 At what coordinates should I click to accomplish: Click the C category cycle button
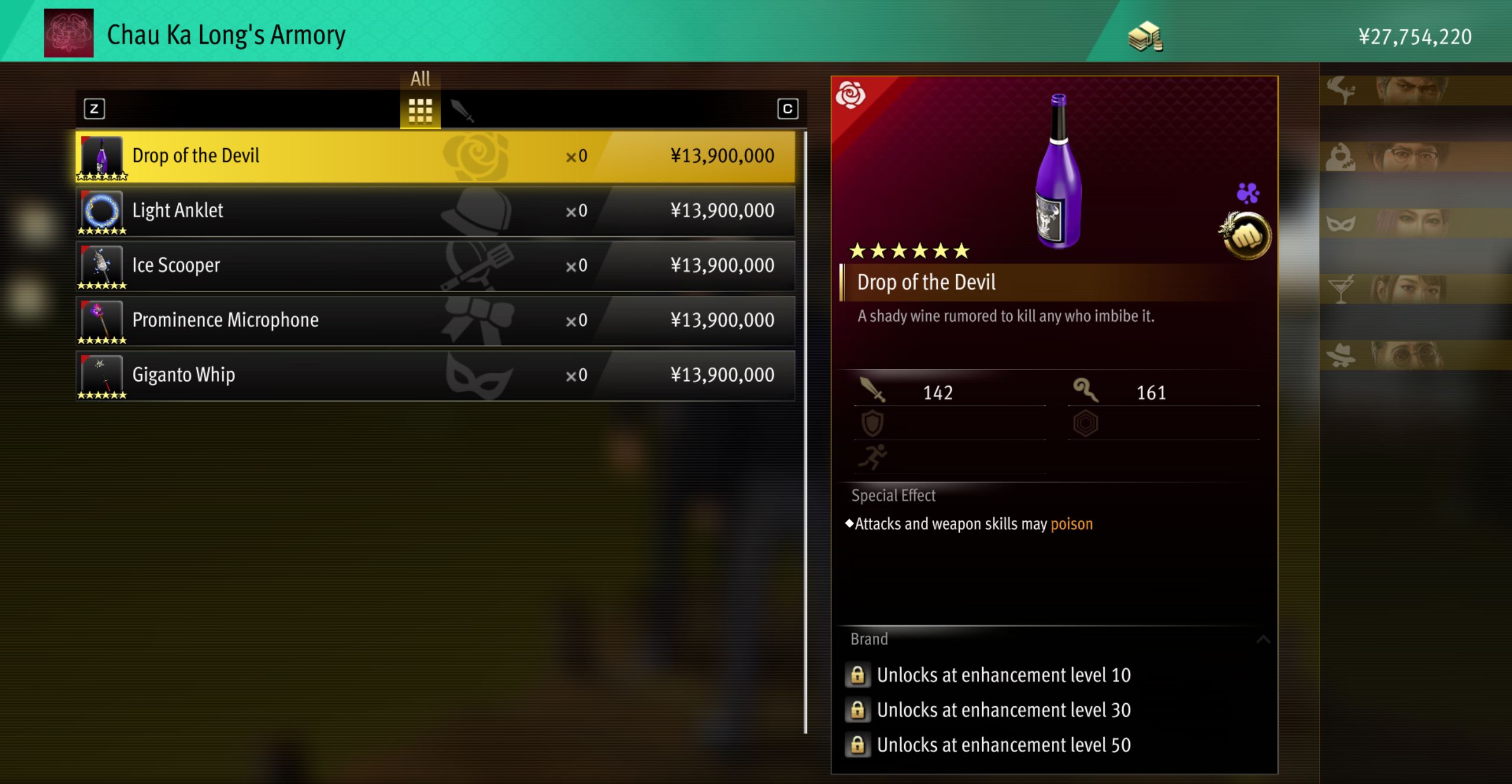(788, 109)
